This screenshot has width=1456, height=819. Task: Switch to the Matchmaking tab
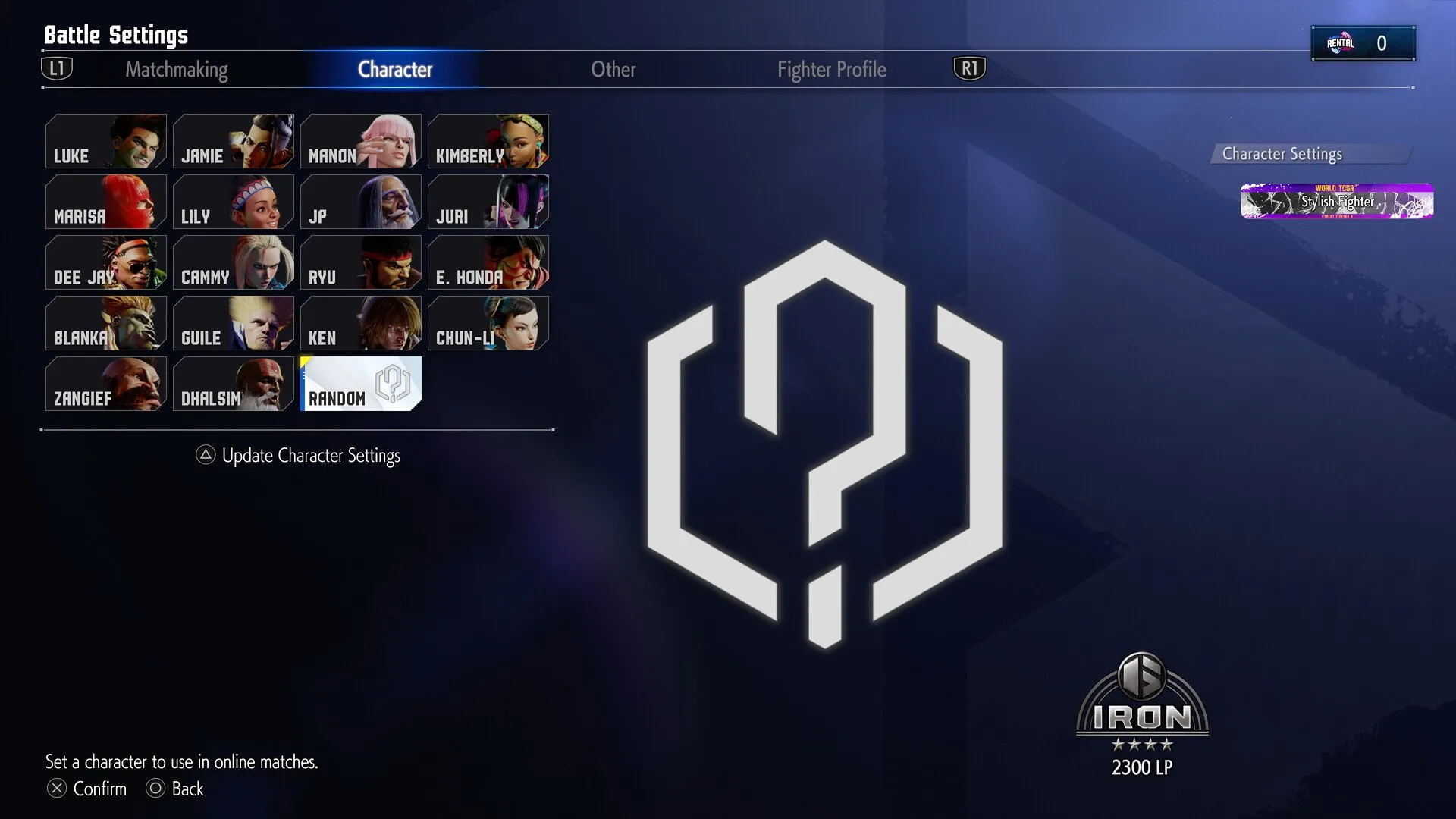point(176,70)
